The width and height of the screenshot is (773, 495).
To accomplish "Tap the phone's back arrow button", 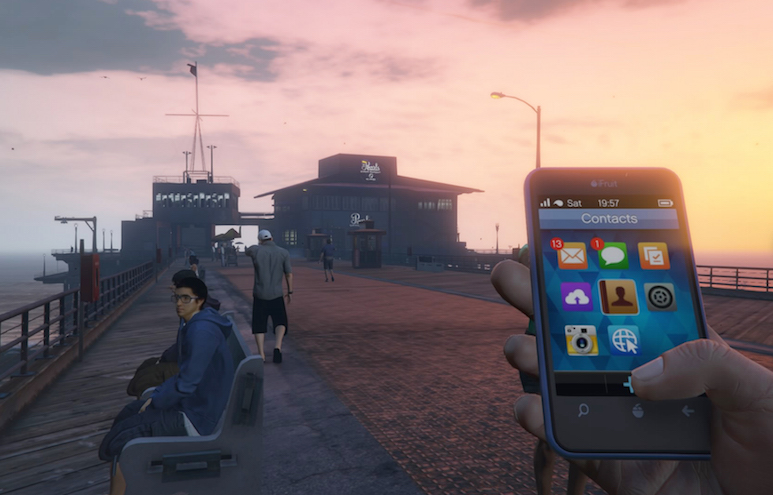I will point(688,410).
